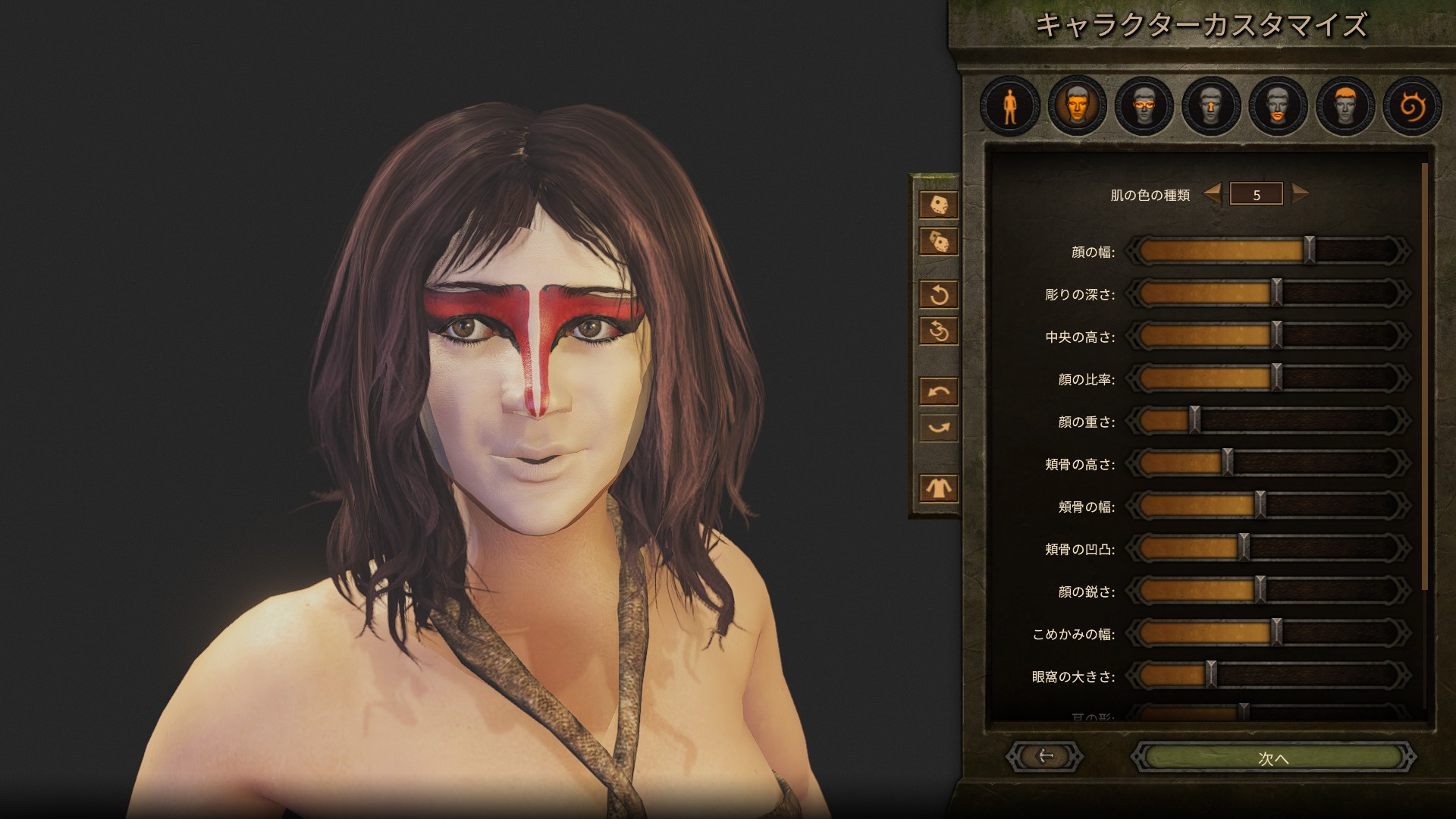Screen dimensions: 1456x819
Task: Increase 肌の色の種類 with the right arrow
Action: pyautogui.click(x=1300, y=194)
